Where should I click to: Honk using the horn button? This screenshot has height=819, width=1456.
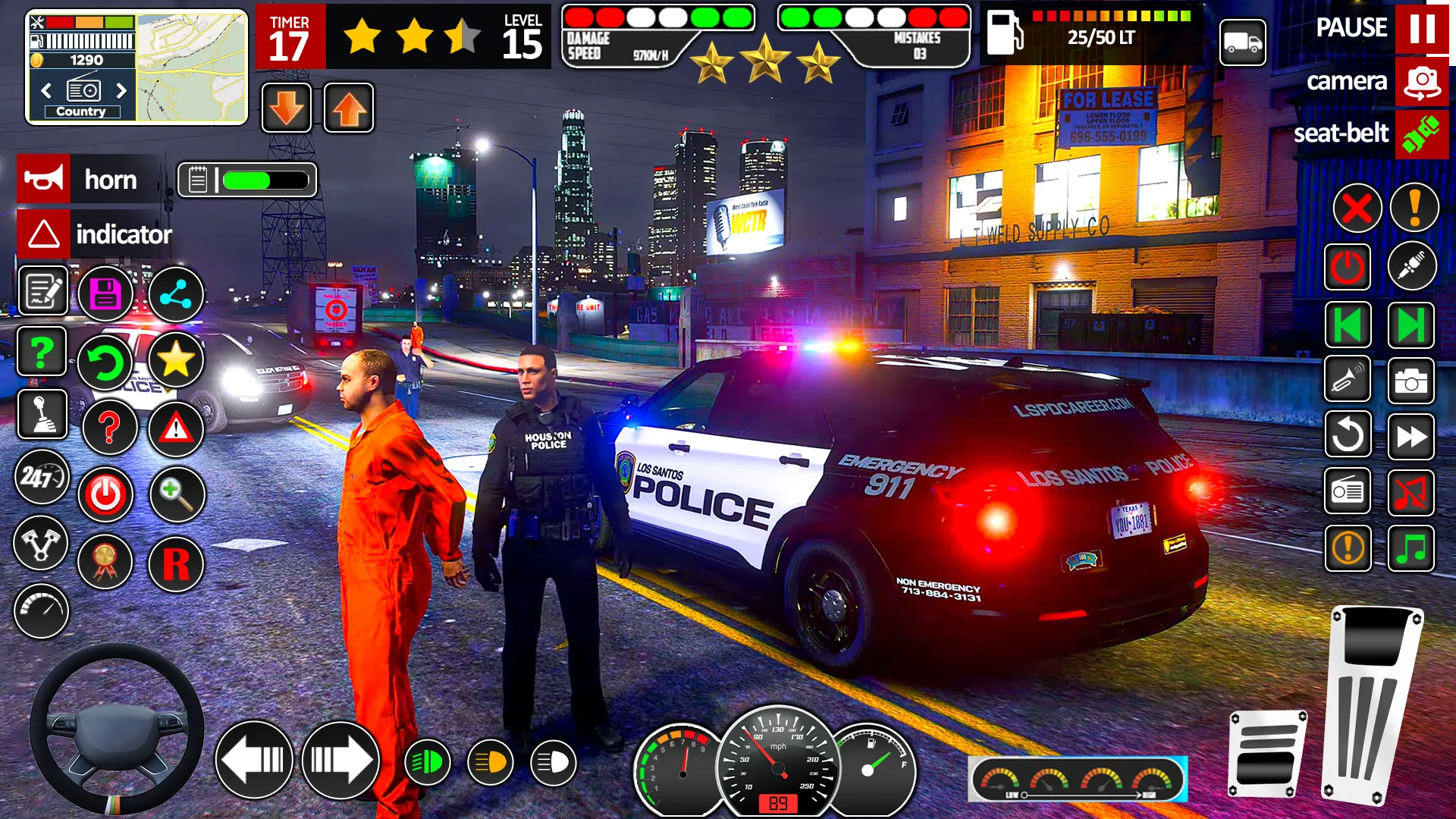coord(44,180)
